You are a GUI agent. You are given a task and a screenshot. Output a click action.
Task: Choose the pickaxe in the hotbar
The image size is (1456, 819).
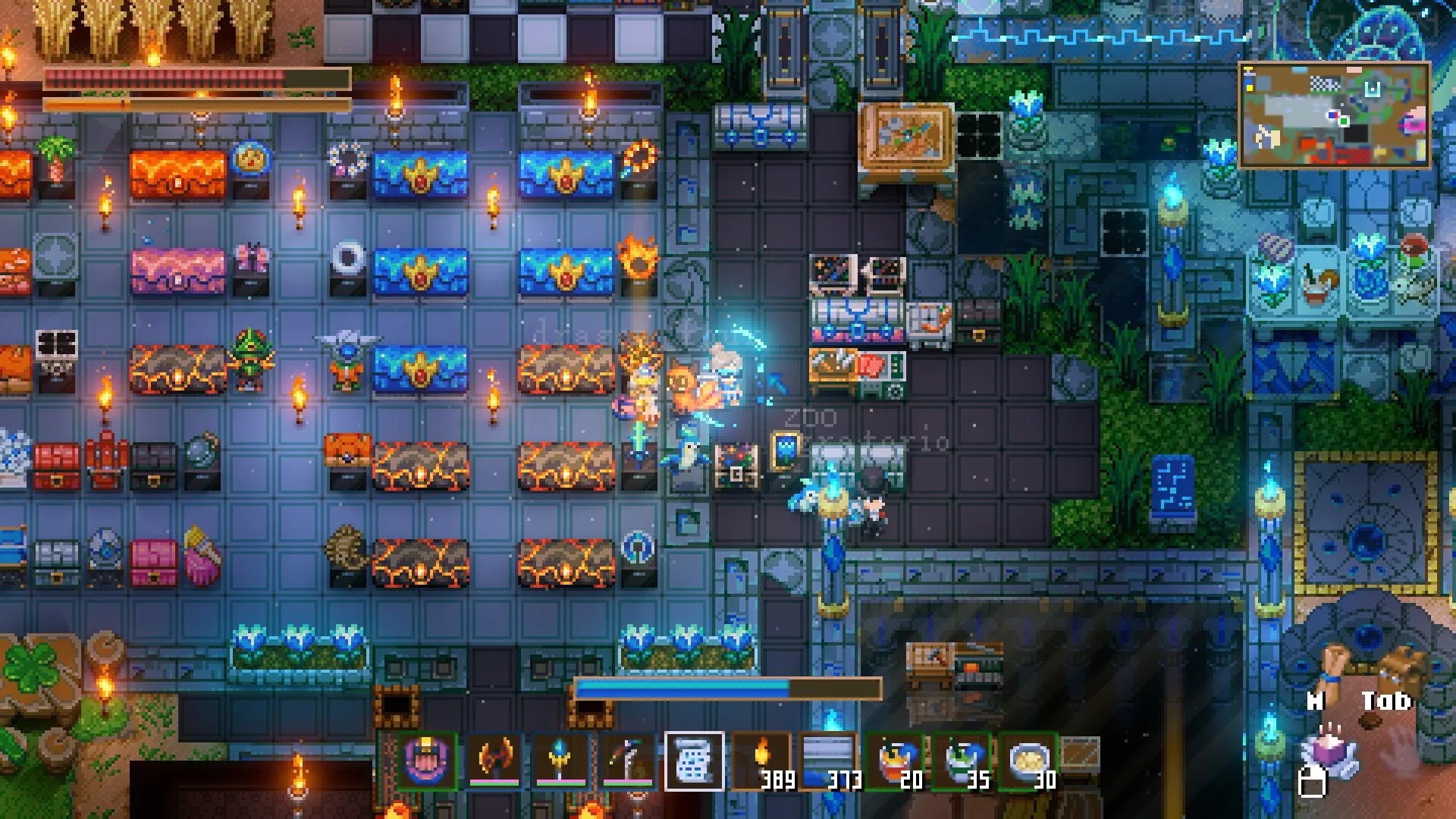coord(627,761)
